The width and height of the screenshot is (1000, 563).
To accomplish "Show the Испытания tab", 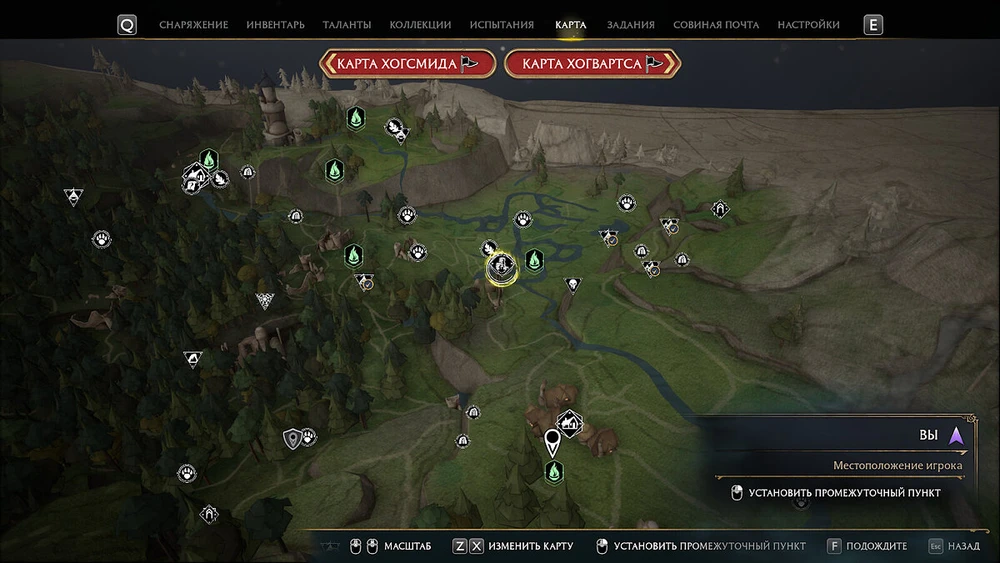I will (503, 25).
